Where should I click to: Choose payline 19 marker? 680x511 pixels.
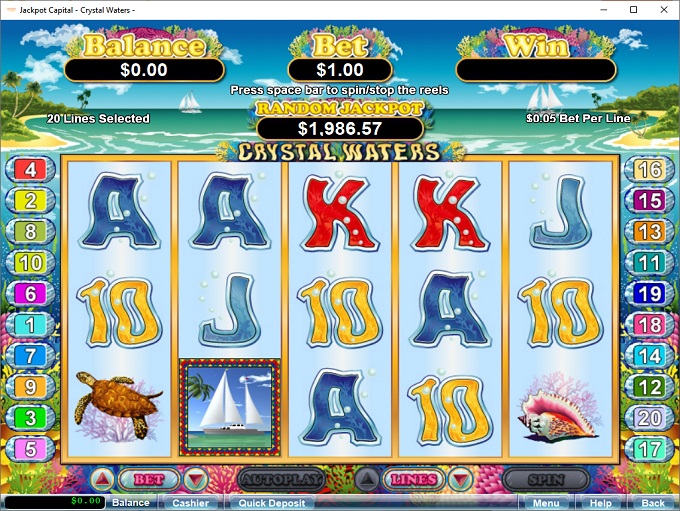pyautogui.click(x=650, y=294)
